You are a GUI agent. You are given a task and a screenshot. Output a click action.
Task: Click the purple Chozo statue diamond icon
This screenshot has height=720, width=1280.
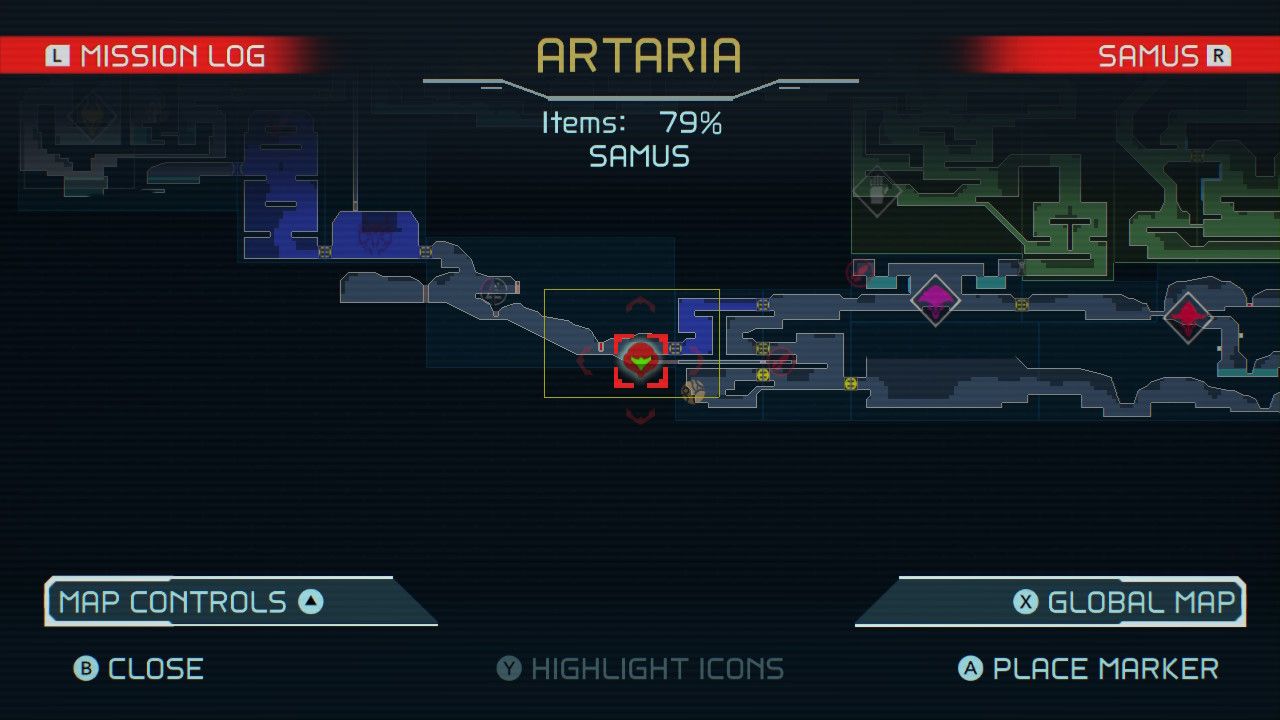935,300
